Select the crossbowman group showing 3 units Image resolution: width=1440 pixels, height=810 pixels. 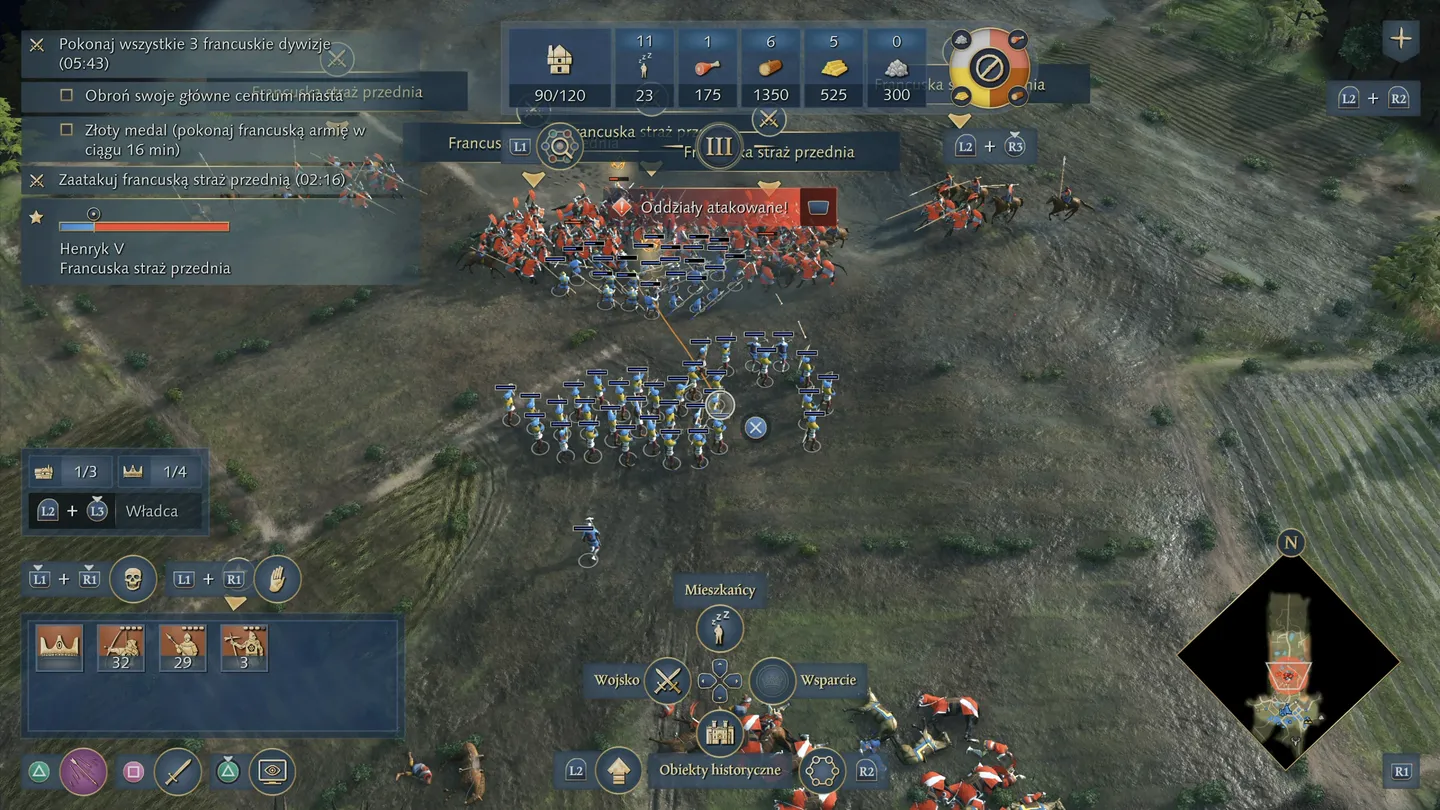click(244, 647)
